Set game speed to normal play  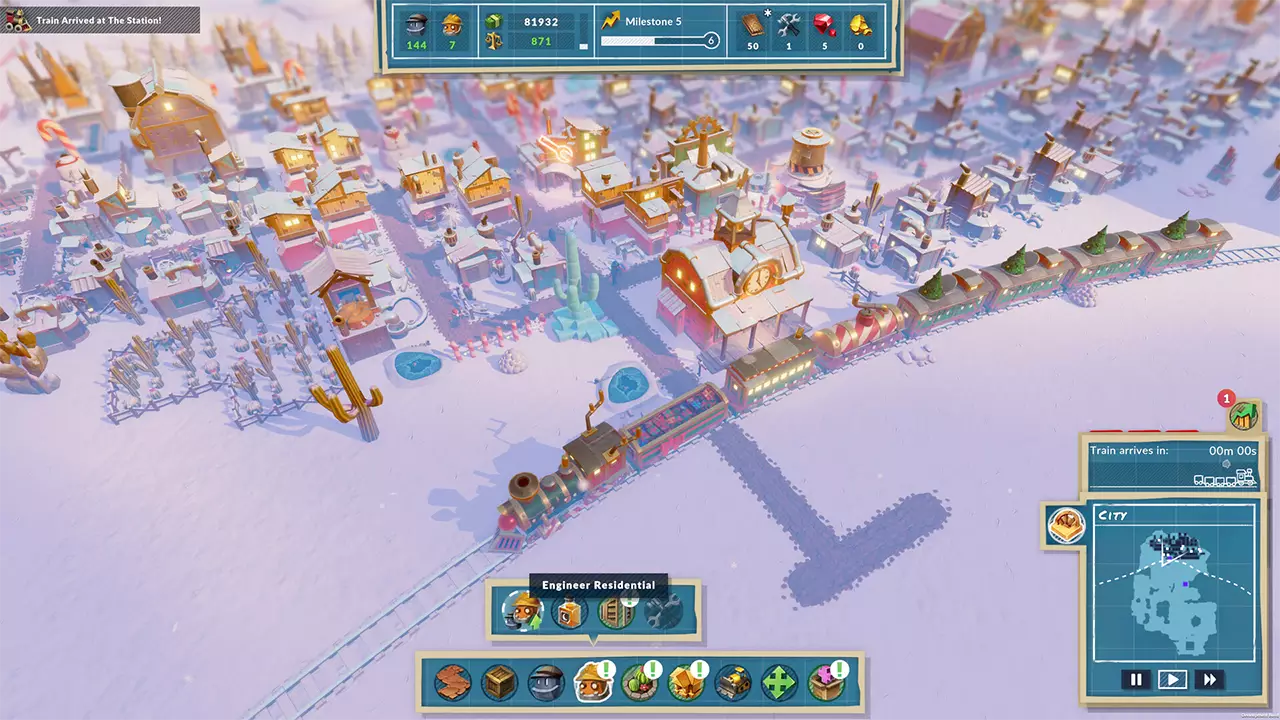click(x=1172, y=680)
